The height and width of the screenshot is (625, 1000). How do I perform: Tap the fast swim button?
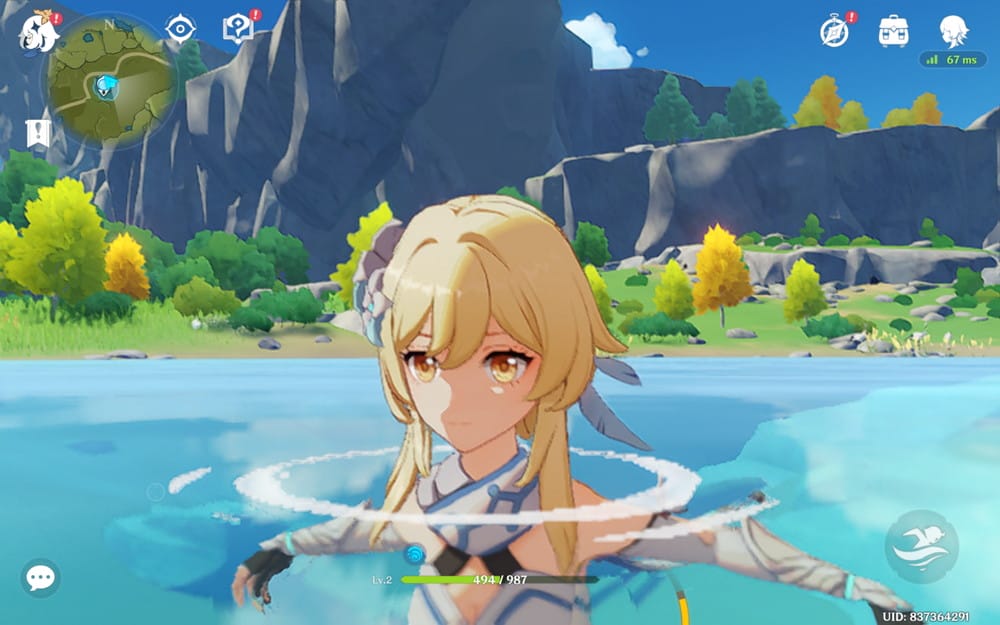click(x=921, y=547)
